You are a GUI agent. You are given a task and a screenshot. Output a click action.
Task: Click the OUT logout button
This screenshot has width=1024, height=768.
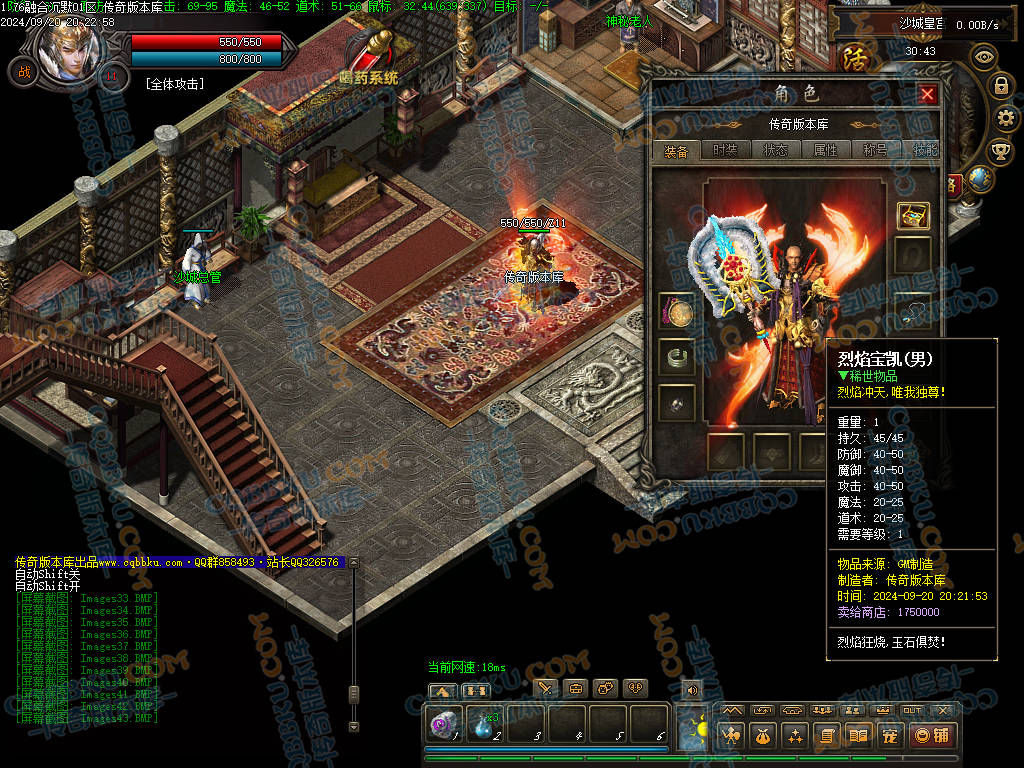[x=912, y=710]
